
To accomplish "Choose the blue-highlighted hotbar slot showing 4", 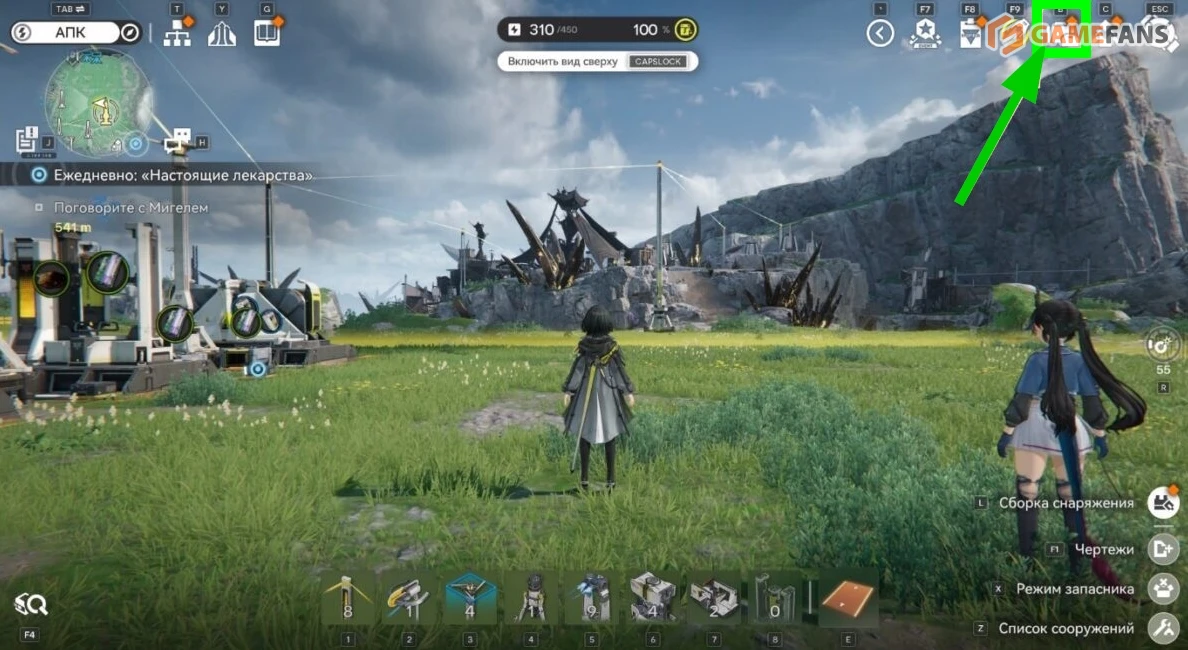I will (471, 599).
